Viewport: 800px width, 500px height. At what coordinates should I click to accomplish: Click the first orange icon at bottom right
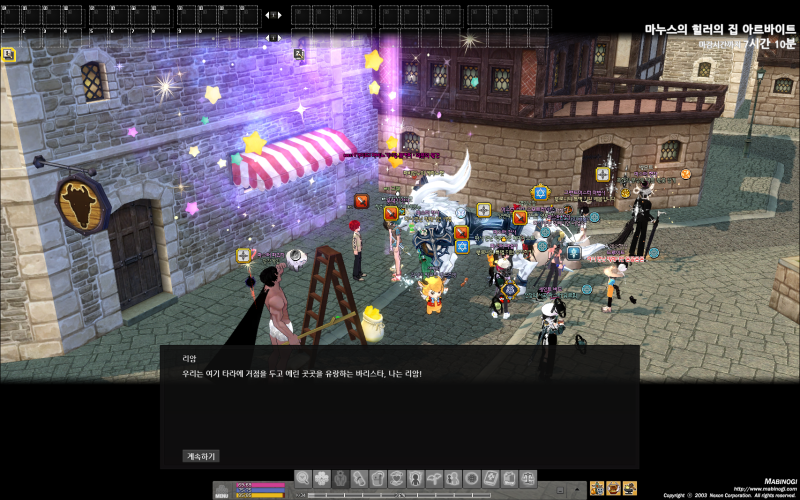(597, 488)
